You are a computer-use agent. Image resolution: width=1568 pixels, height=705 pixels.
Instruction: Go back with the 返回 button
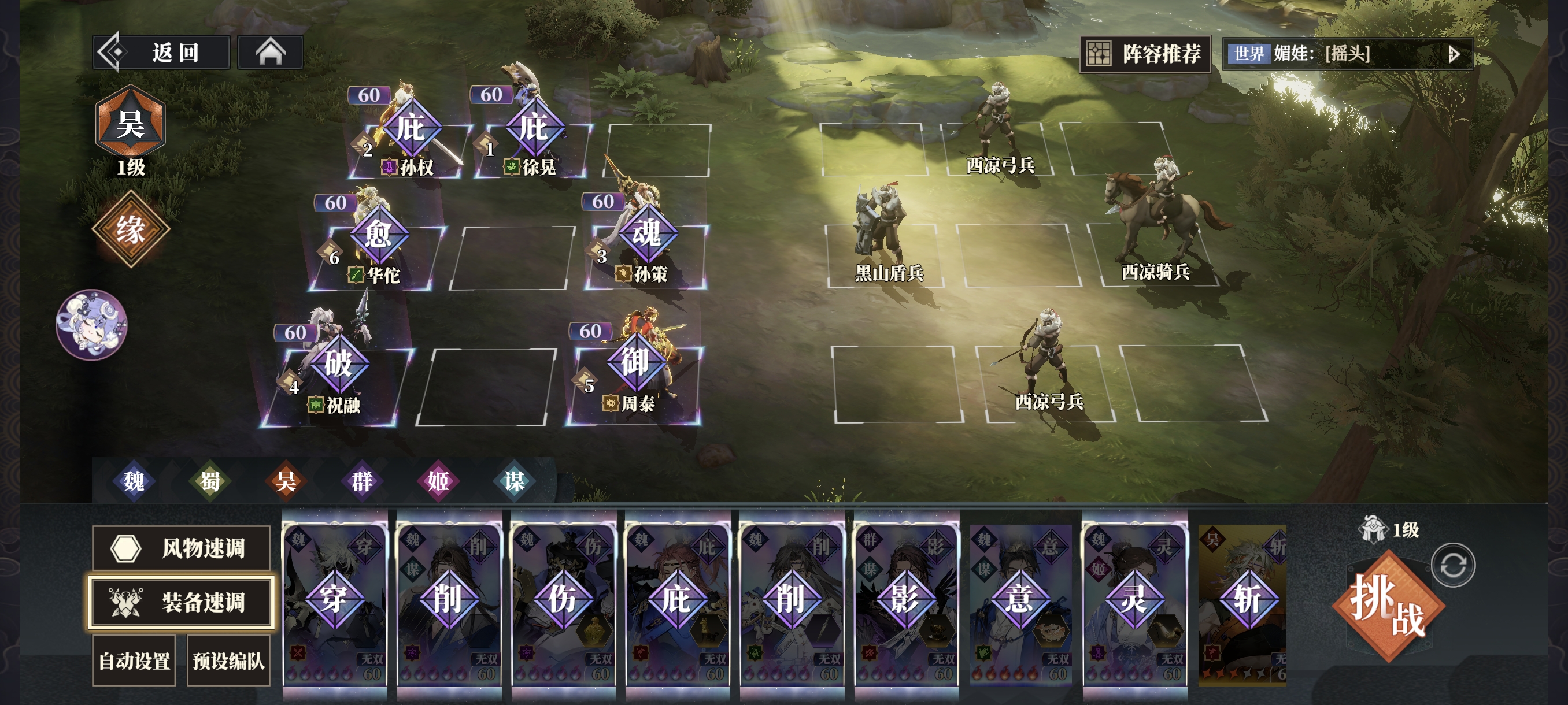(x=162, y=53)
